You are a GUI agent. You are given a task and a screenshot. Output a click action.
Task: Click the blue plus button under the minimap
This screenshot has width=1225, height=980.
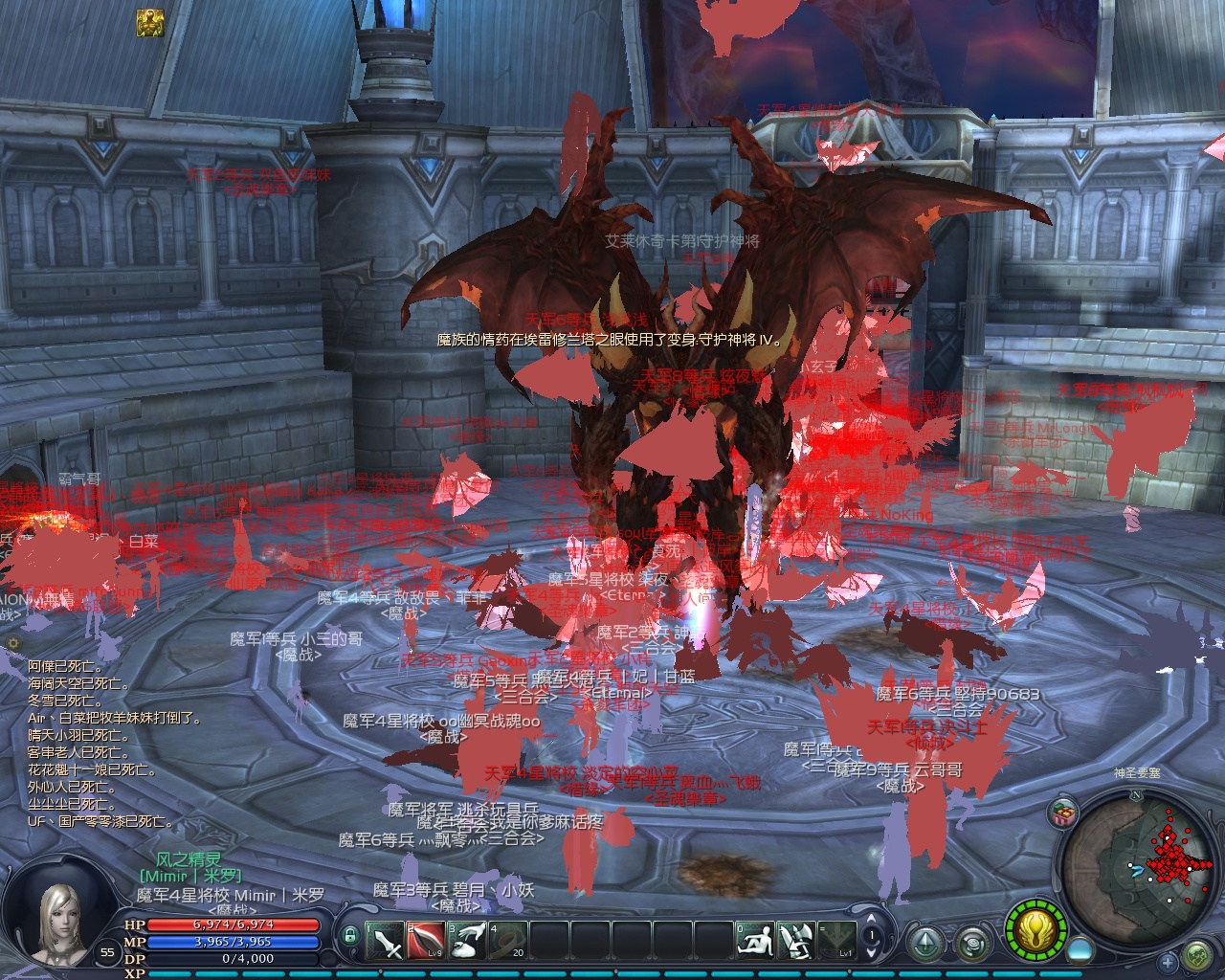tap(1168, 961)
